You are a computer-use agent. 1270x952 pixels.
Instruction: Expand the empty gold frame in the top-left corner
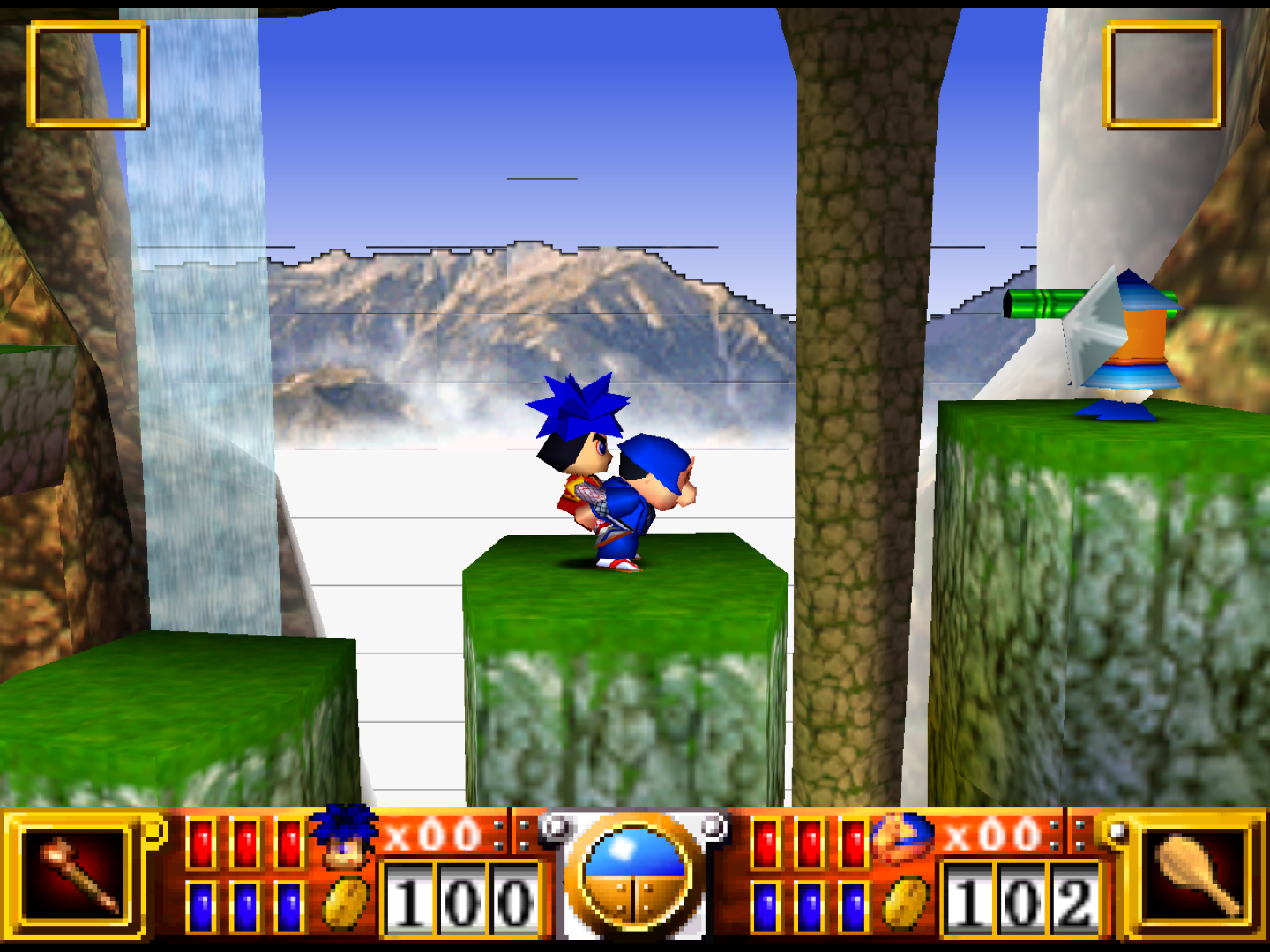tap(88, 75)
